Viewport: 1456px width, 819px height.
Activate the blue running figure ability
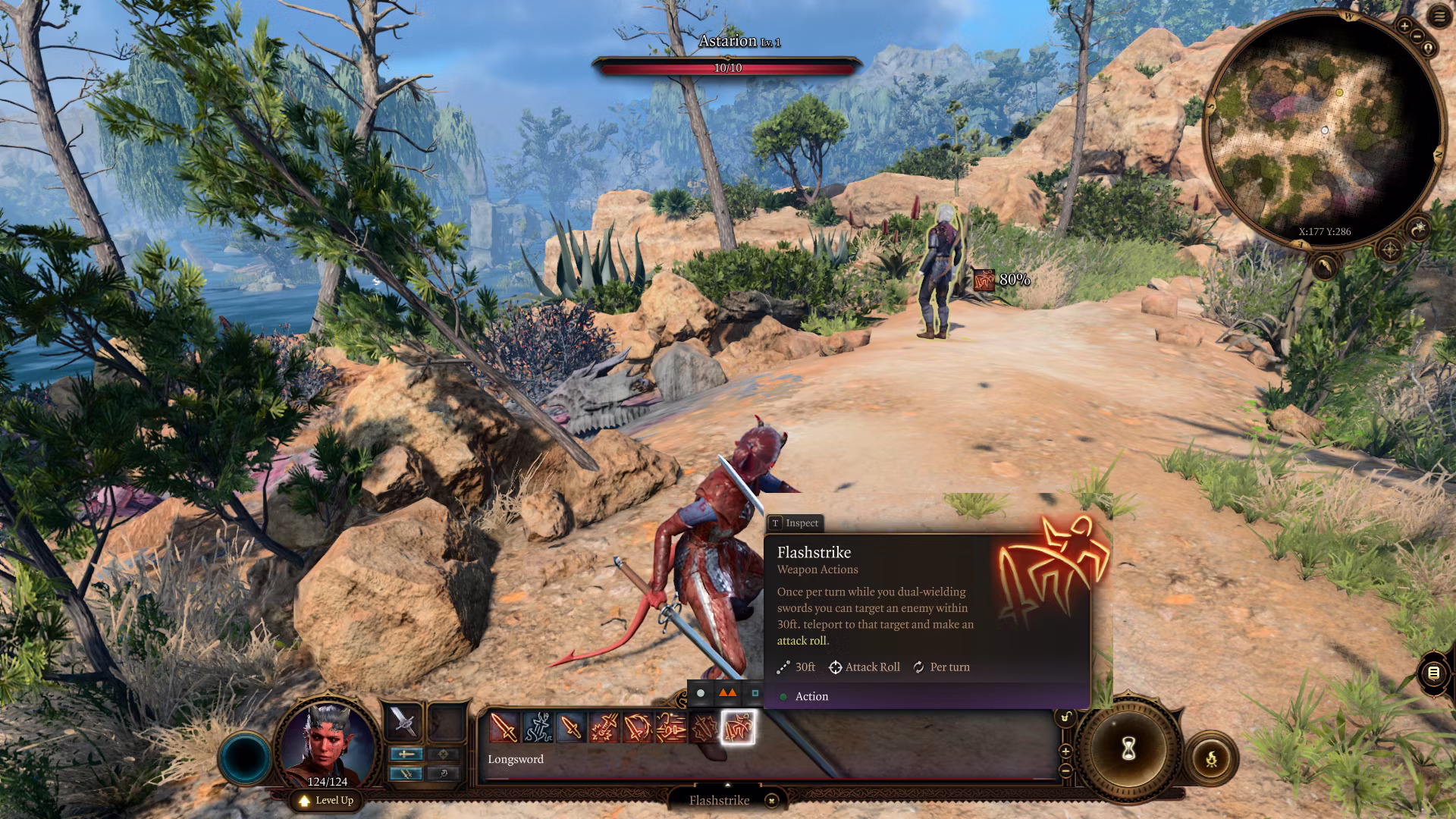pyautogui.click(x=537, y=727)
